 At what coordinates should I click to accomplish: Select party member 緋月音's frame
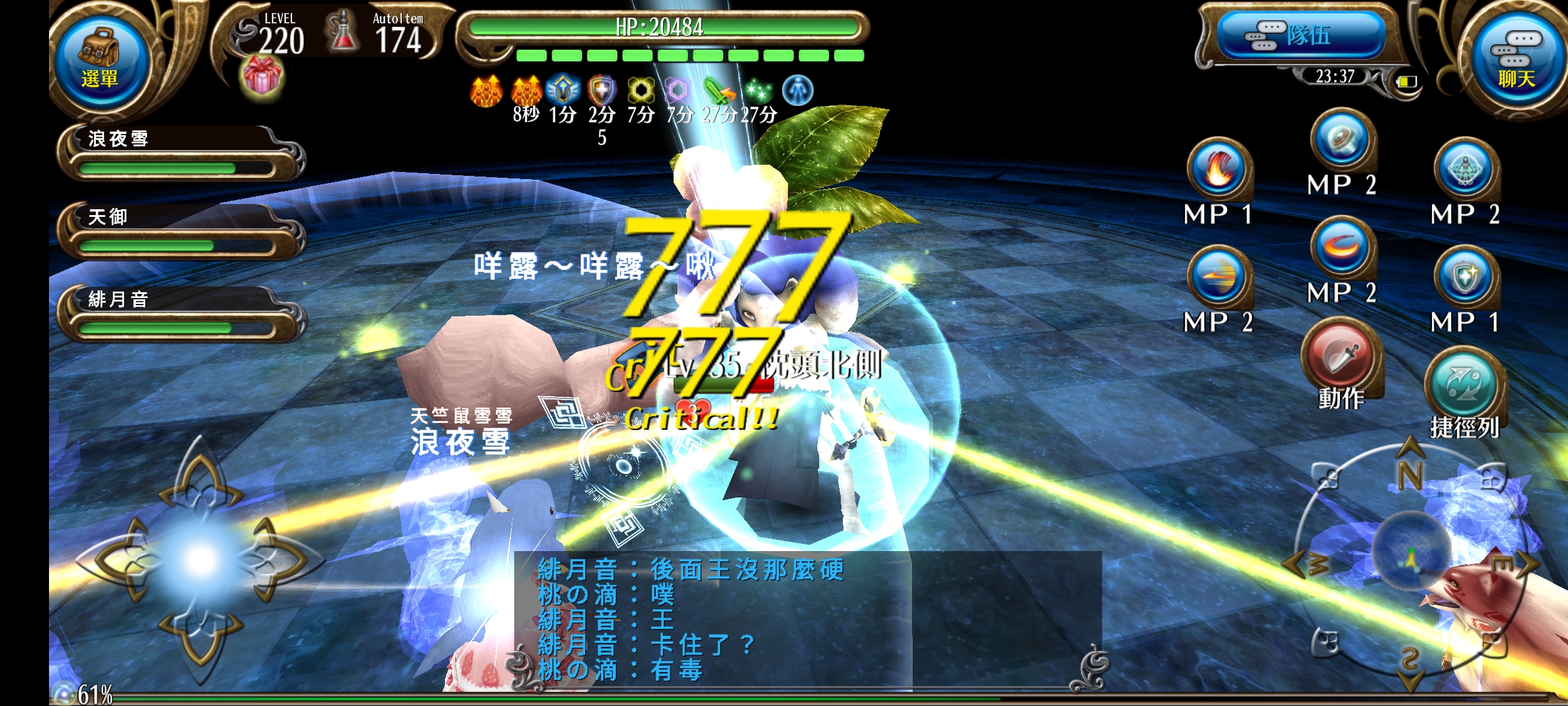(176, 314)
